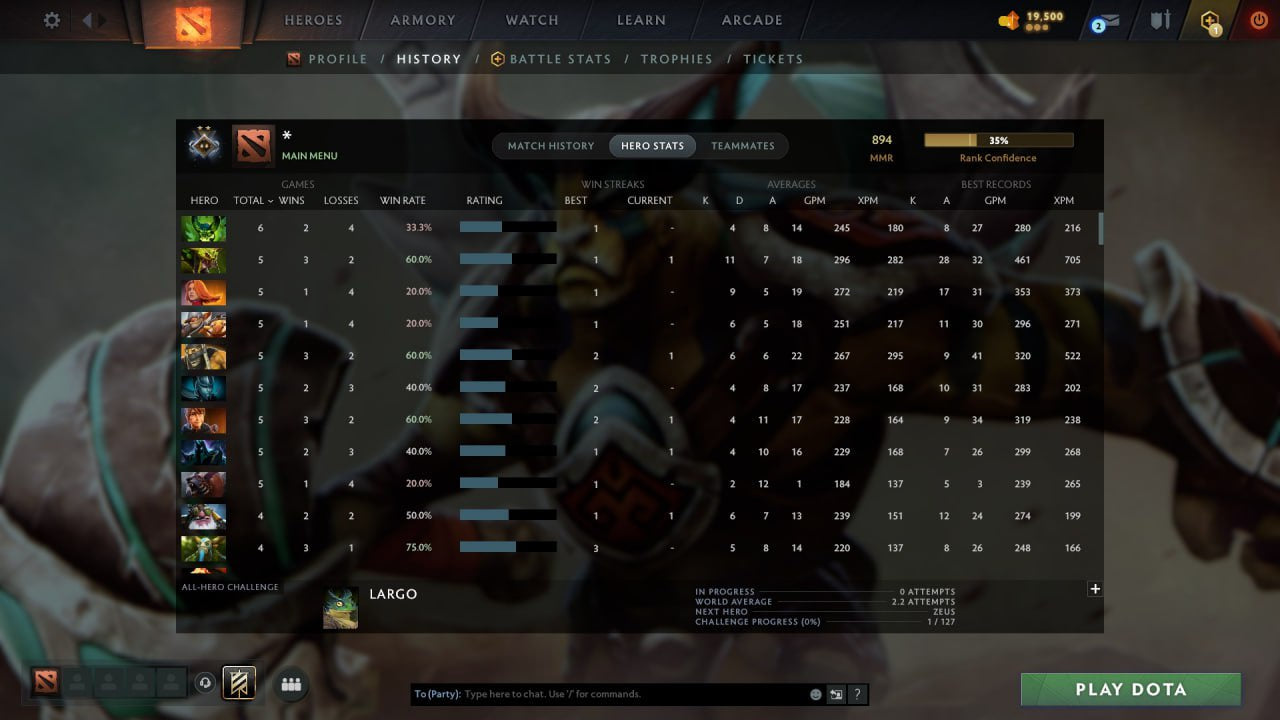Open the settings gear menu

[x=52, y=20]
